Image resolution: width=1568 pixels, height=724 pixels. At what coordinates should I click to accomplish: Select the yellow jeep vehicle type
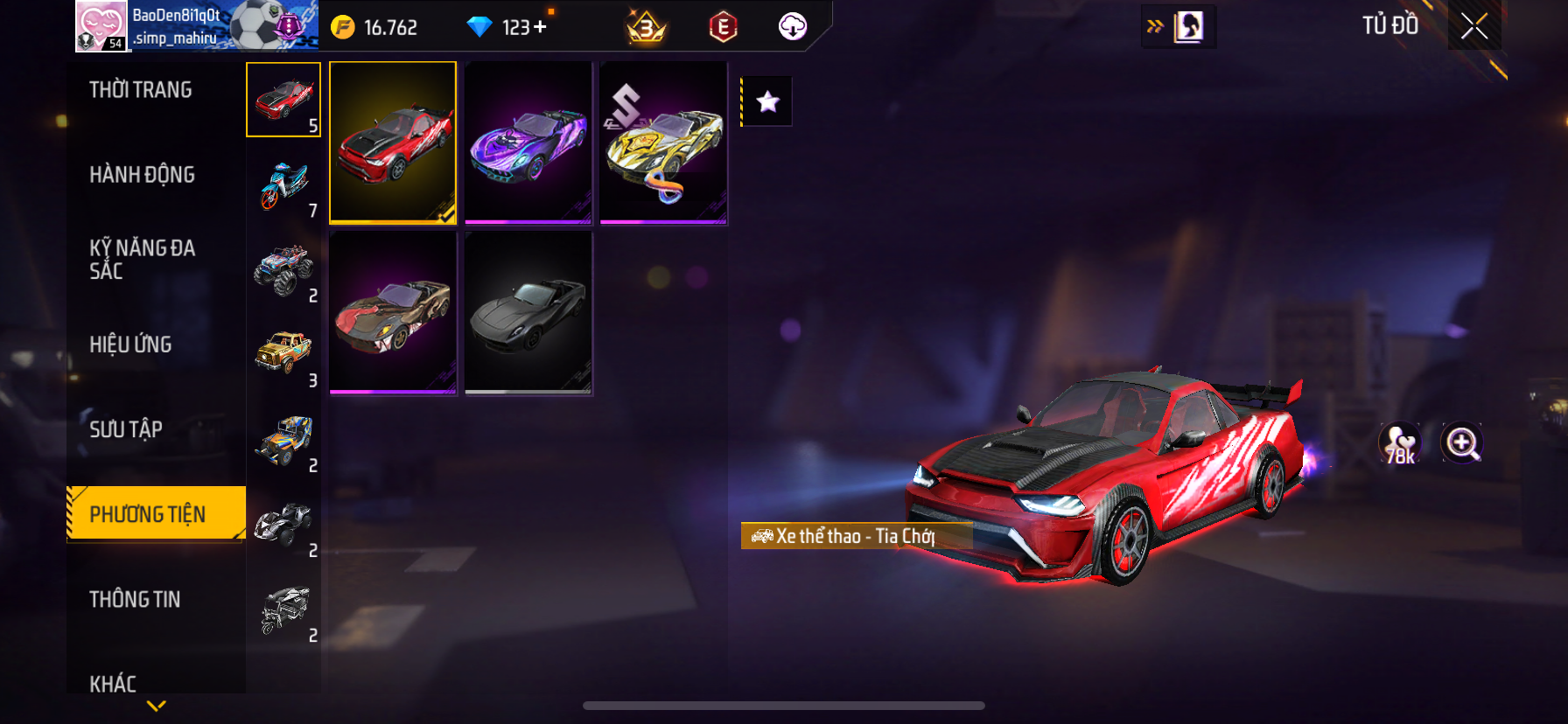click(283, 354)
